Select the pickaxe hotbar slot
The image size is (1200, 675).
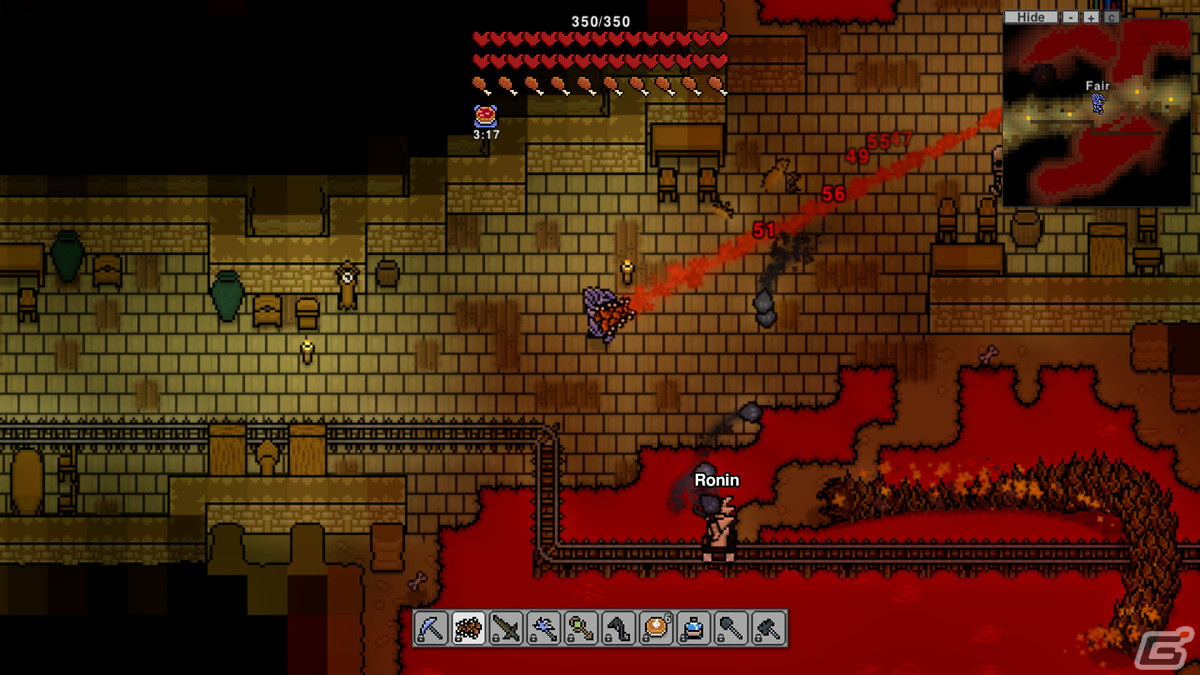[x=432, y=628]
